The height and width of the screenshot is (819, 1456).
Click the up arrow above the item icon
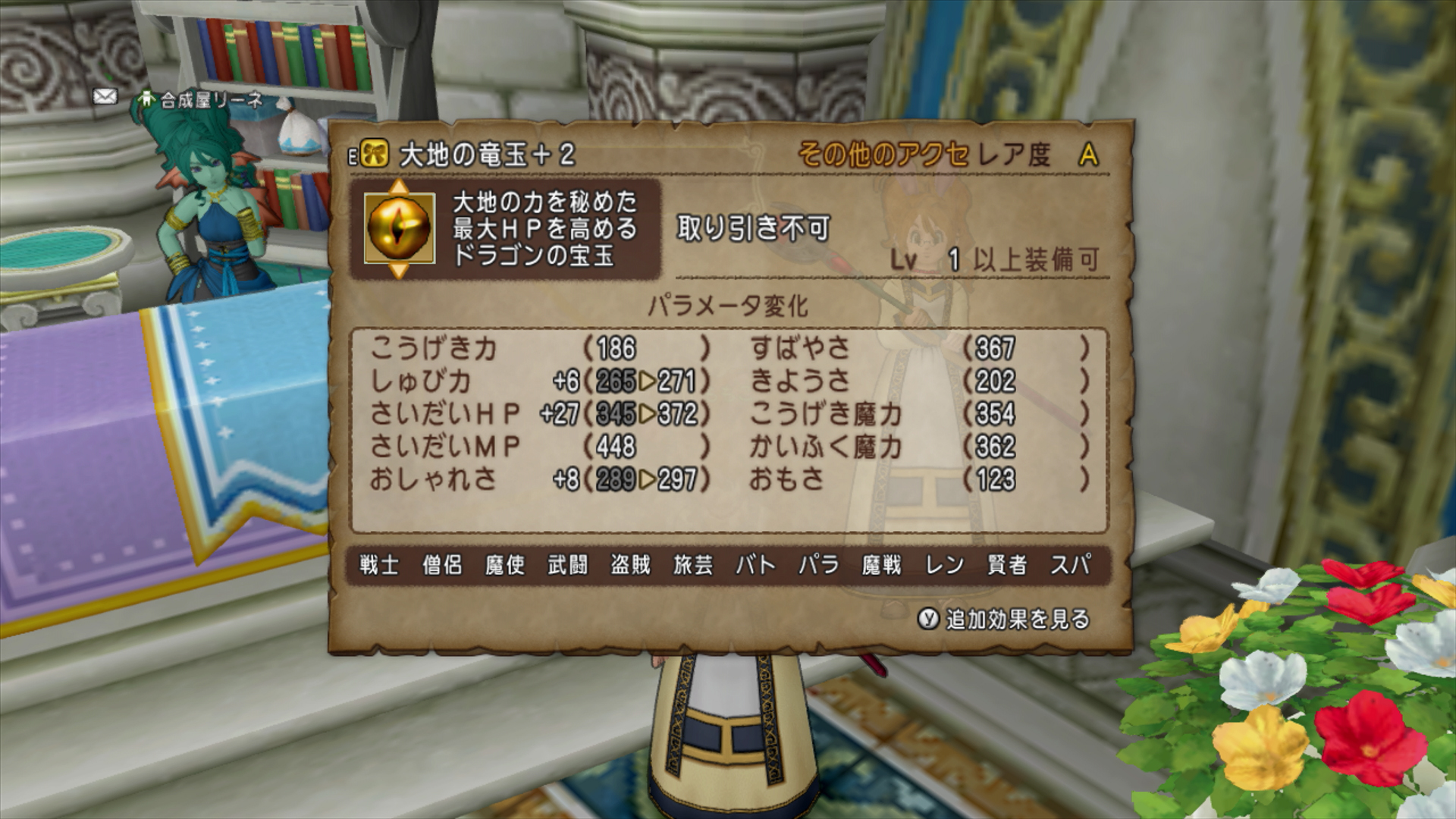click(x=399, y=186)
